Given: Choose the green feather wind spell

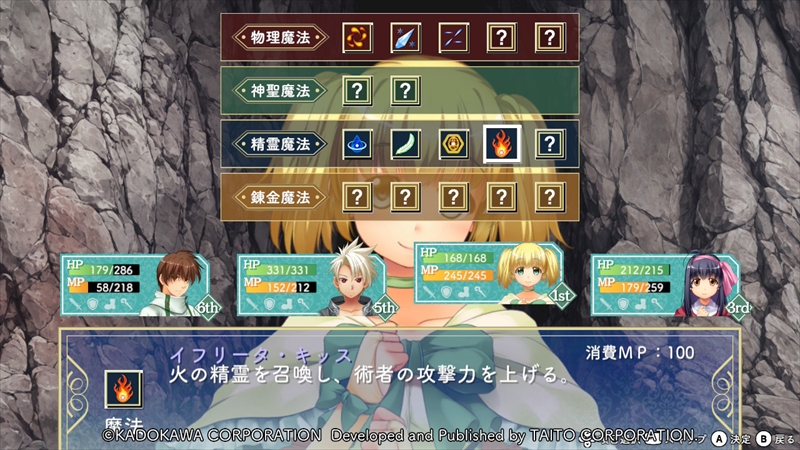Looking at the screenshot, I should click(x=404, y=143).
